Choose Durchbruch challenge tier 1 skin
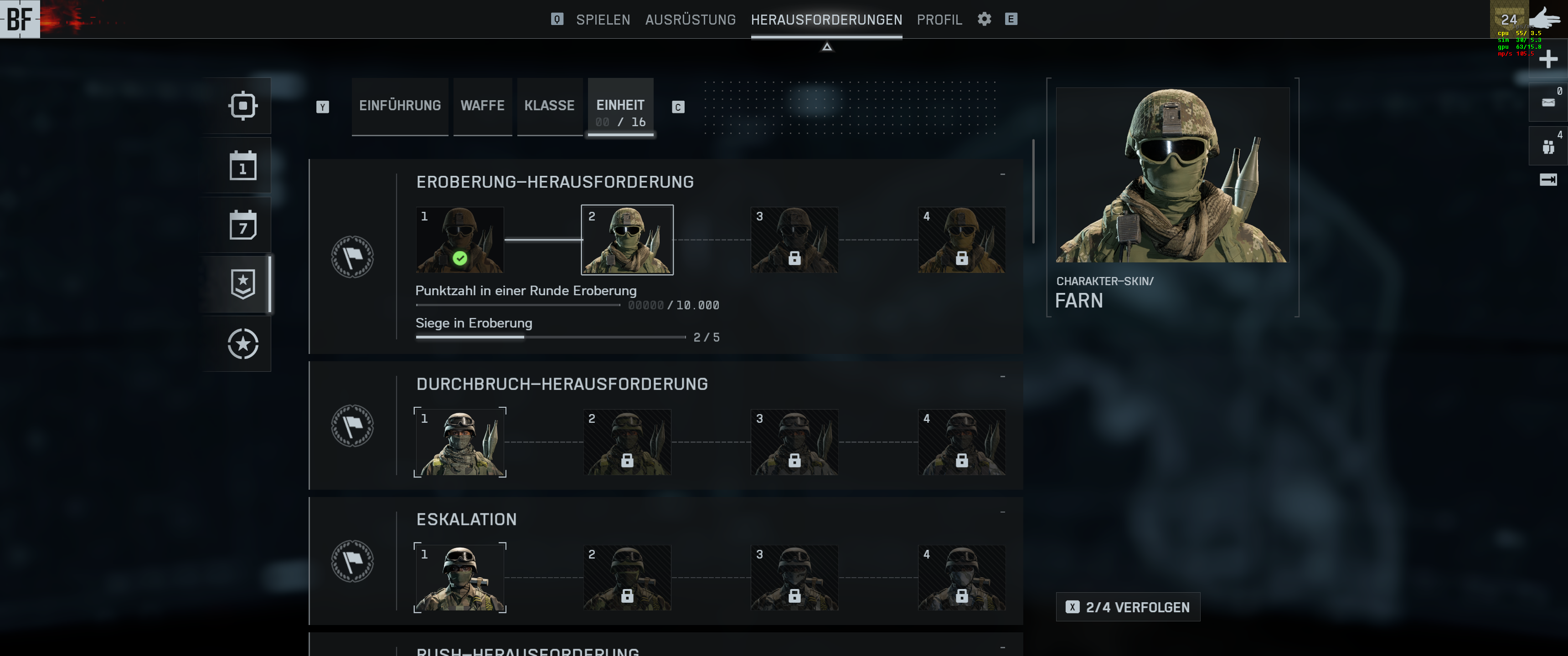Viewport: 1568px width, 656px height. [459, 442]
